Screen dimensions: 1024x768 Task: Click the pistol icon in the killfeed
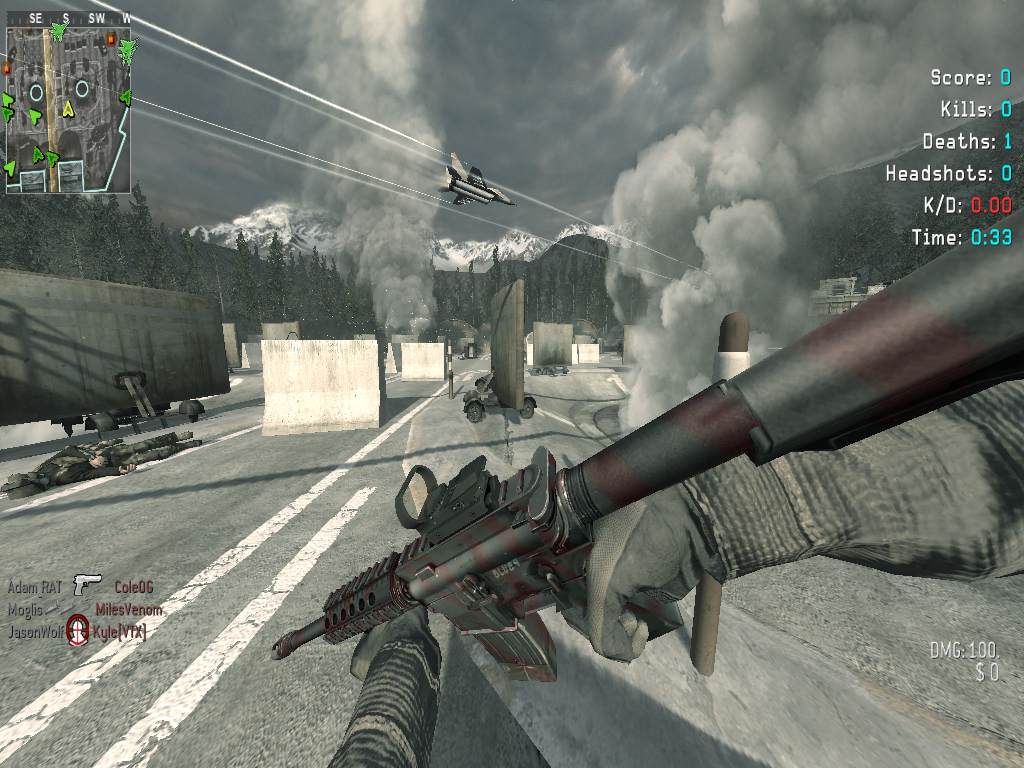[x=87, y=585]
